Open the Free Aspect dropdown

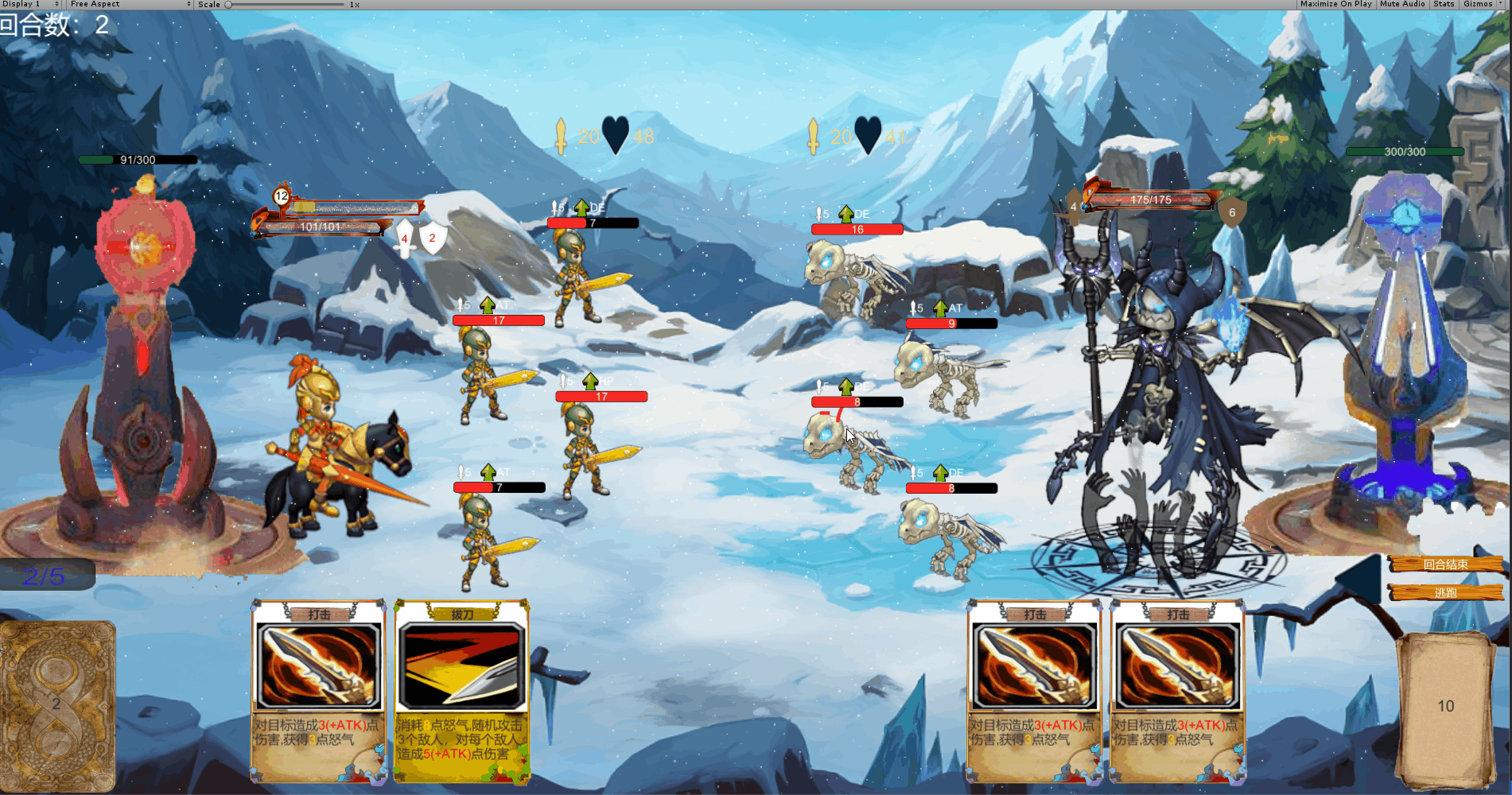[x=130, y=4]
